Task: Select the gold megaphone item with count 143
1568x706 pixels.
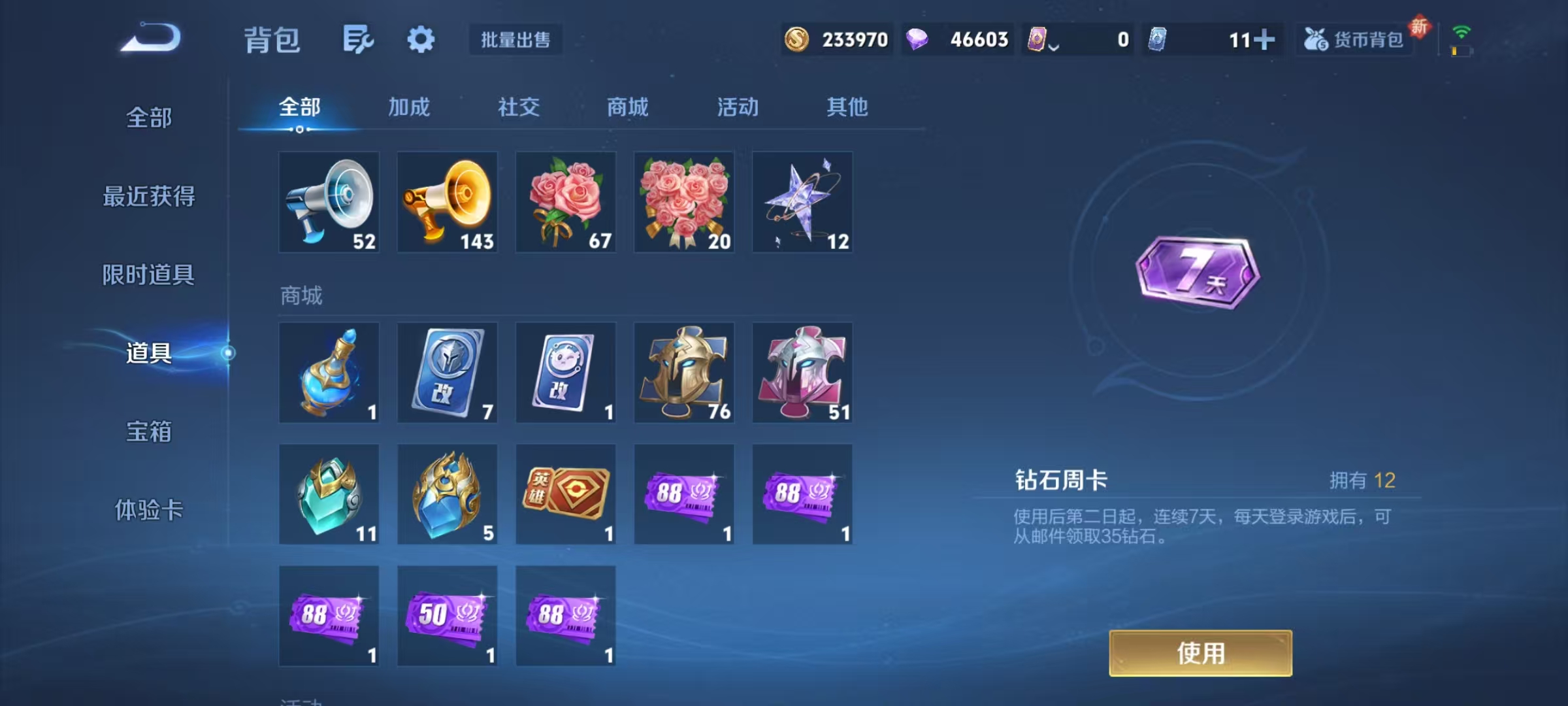Action: (448, 201)
